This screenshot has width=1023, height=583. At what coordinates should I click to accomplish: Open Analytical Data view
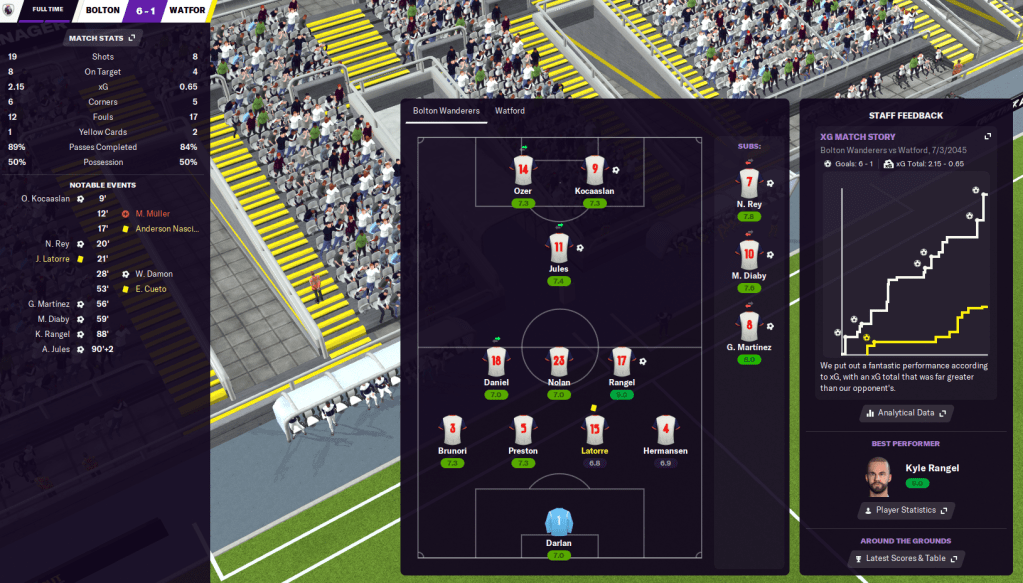point(904,412)
